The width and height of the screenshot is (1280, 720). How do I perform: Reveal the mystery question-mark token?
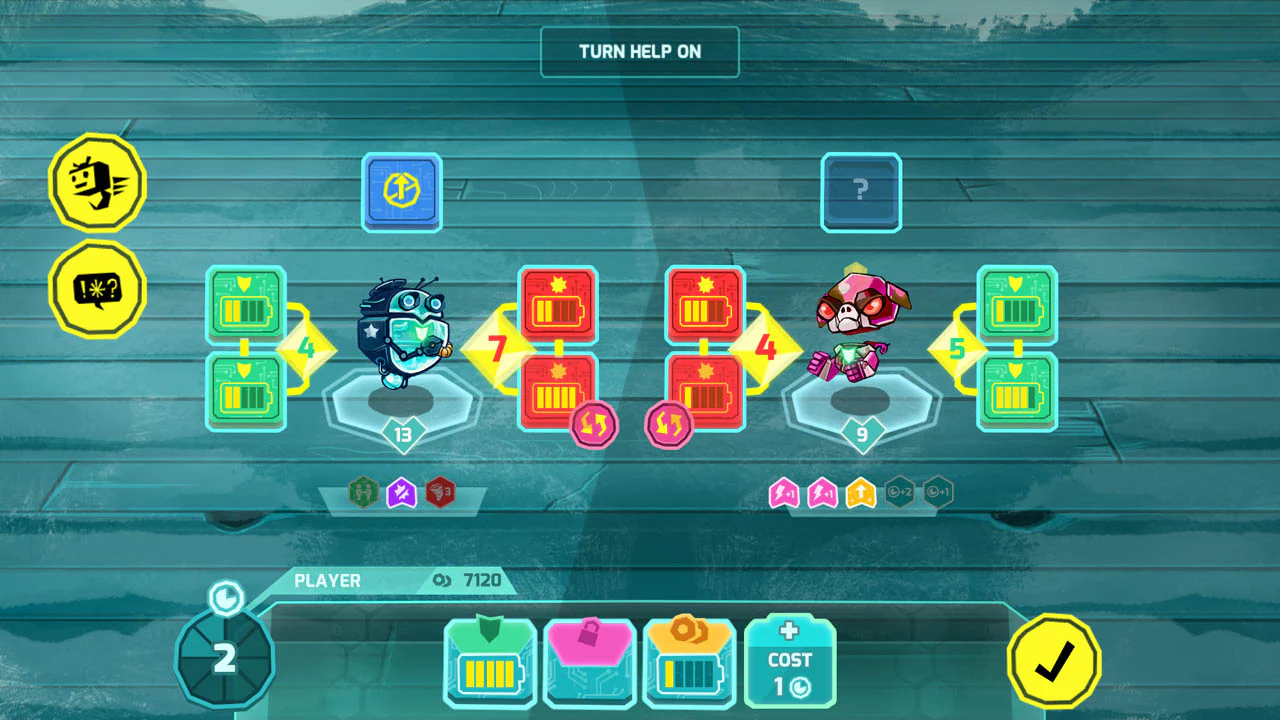pyautogui.click(x=861, y=191)
